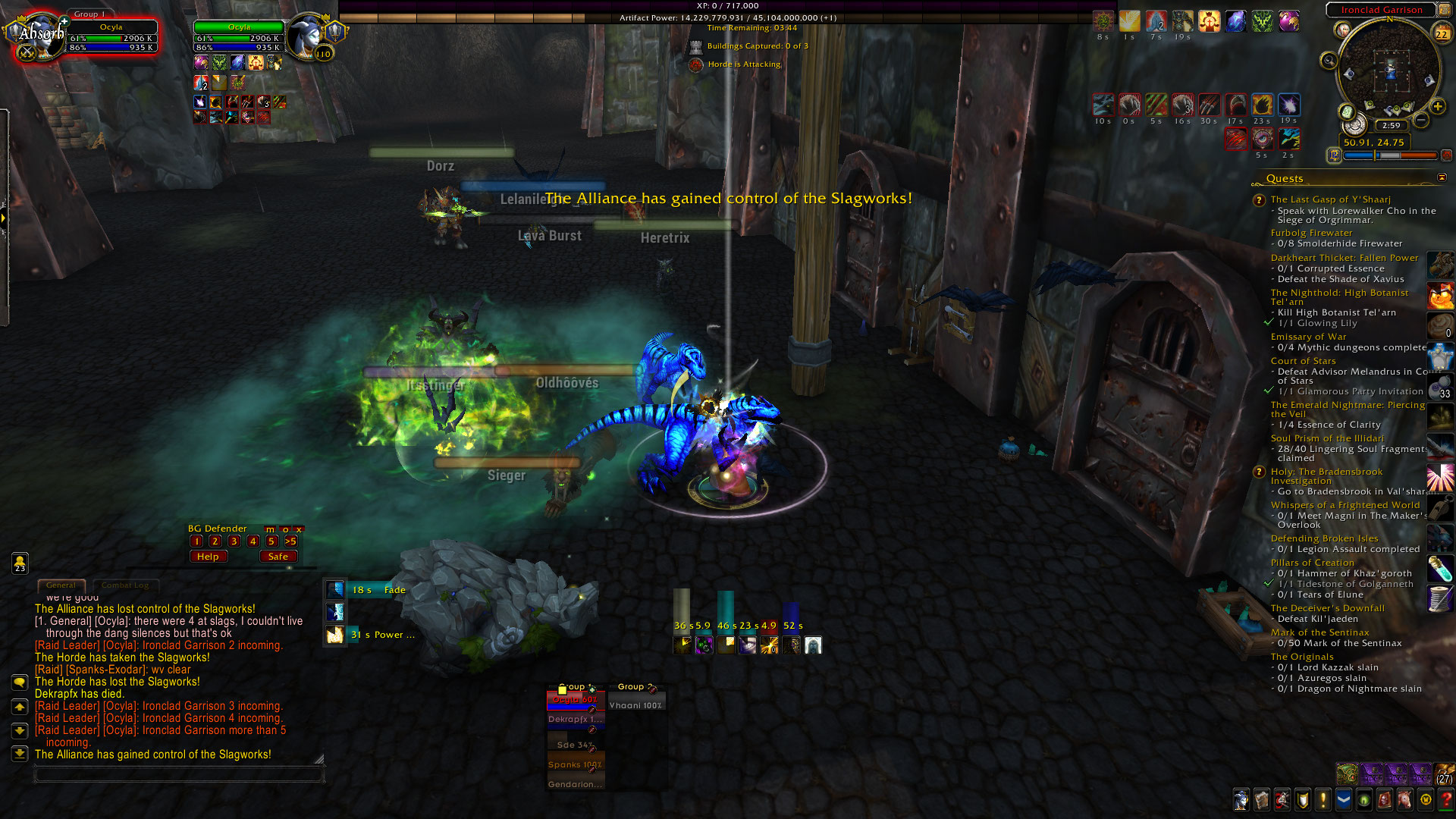Switch to the Combat Log chat tab
Screen dimensions: 1456x819
click(125, 585)
